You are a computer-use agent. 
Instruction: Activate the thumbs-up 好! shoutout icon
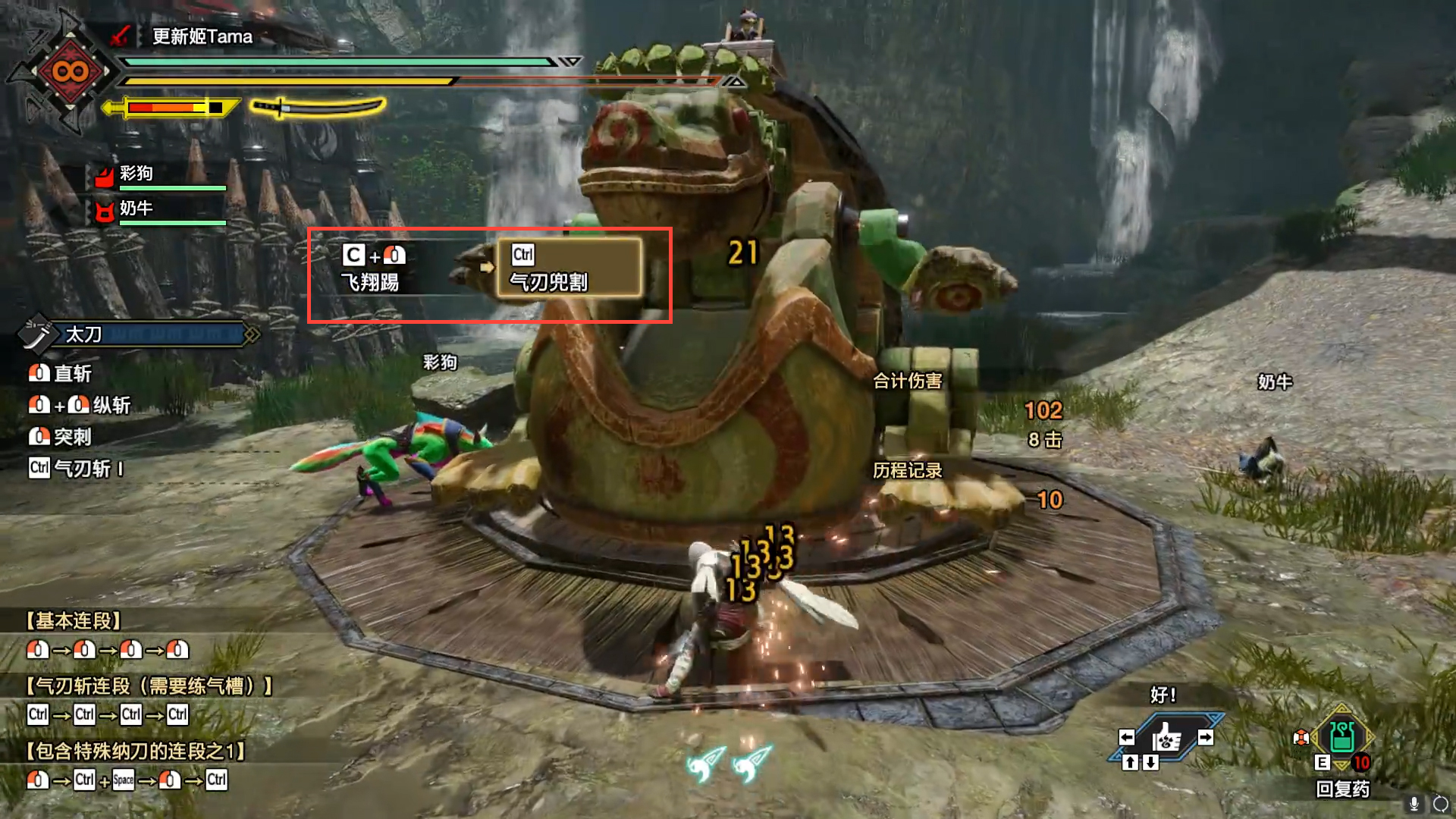(1166, 737)
